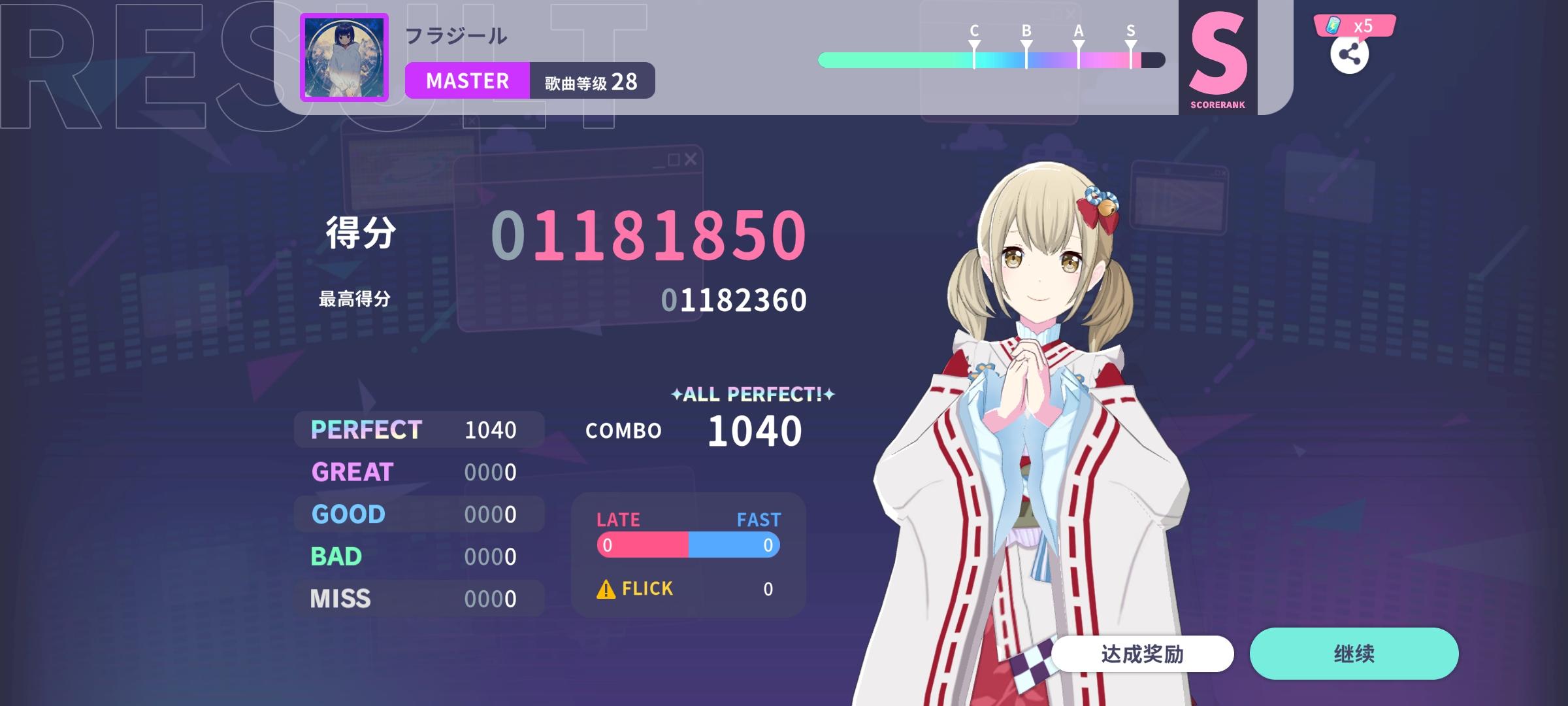This screenshot has height=706, width=1568.
Task: Expand the COMBO counter showing 1040
Action: tap(754, 430)
